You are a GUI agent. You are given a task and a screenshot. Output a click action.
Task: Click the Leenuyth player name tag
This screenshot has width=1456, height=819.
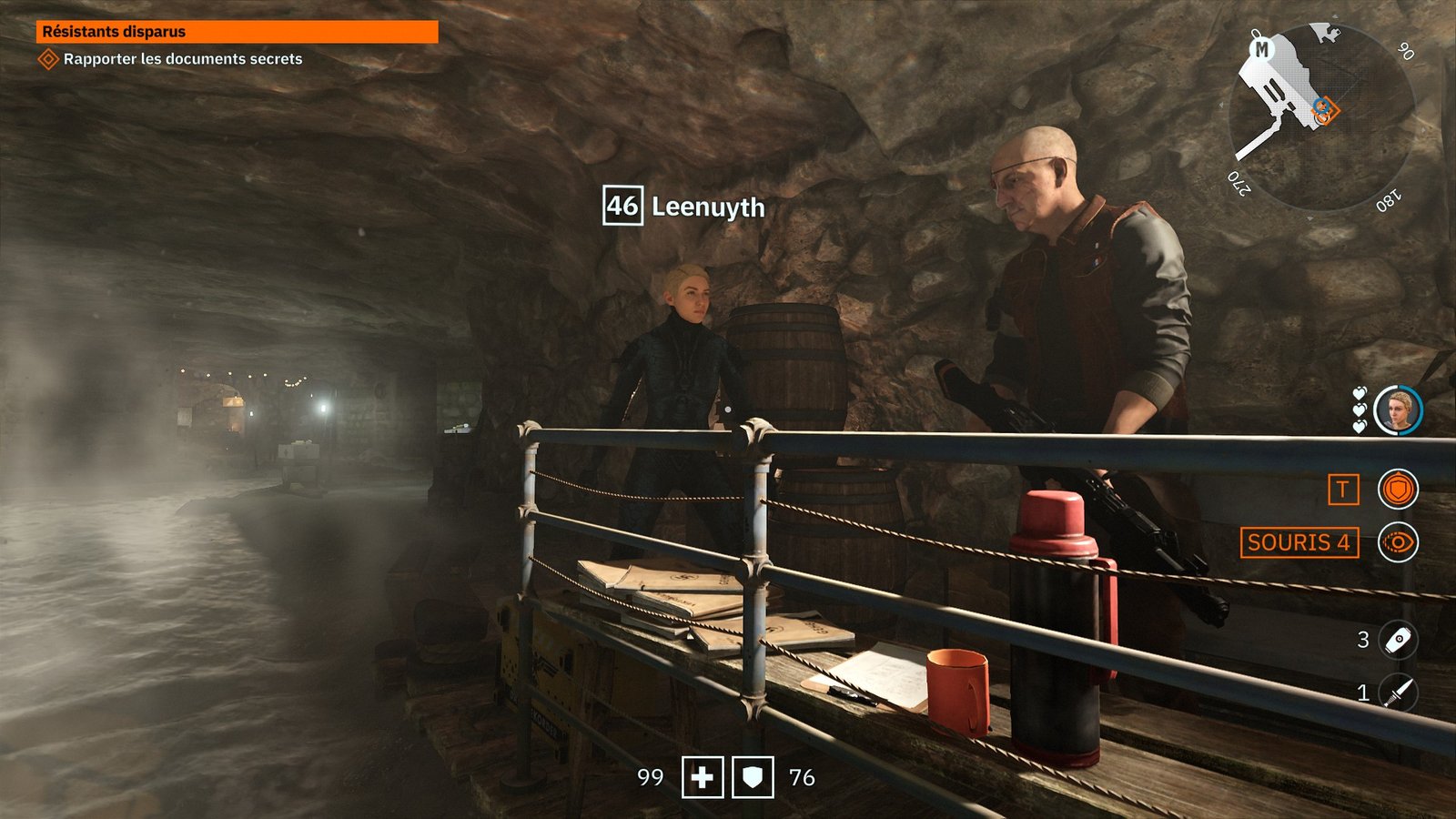pos(684,207)
